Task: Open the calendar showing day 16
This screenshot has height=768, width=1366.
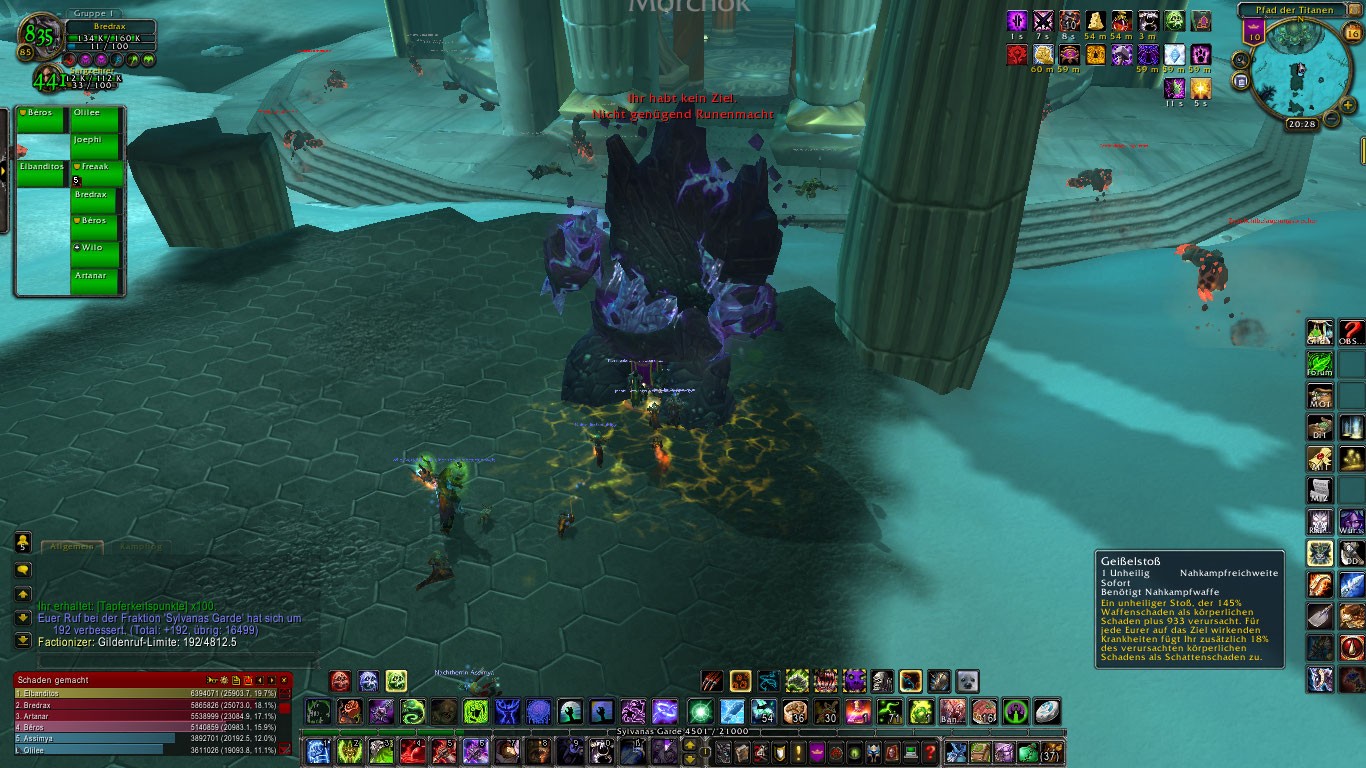Action: 1353,33
